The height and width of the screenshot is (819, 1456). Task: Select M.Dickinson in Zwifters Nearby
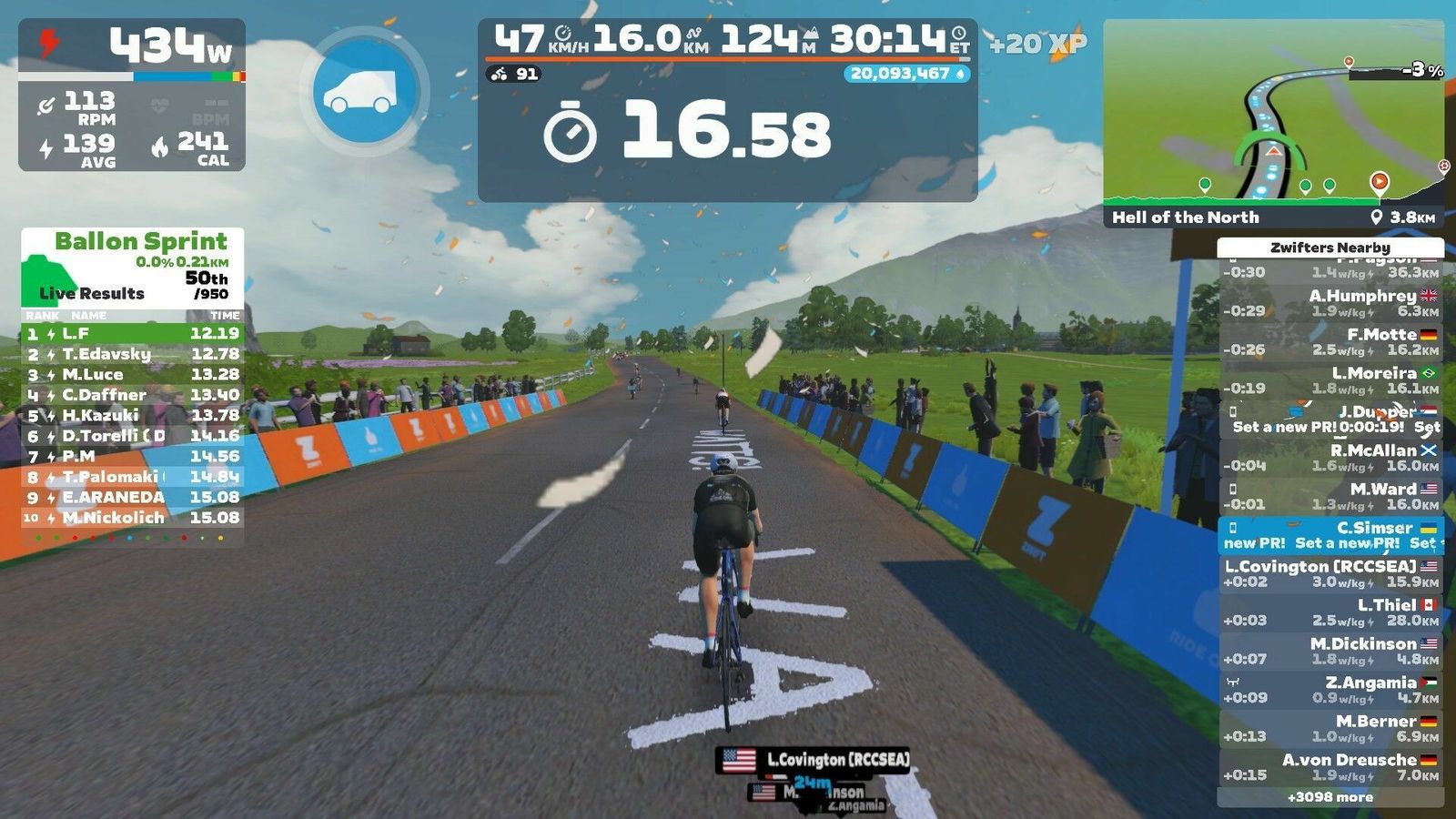point(1330,652)
